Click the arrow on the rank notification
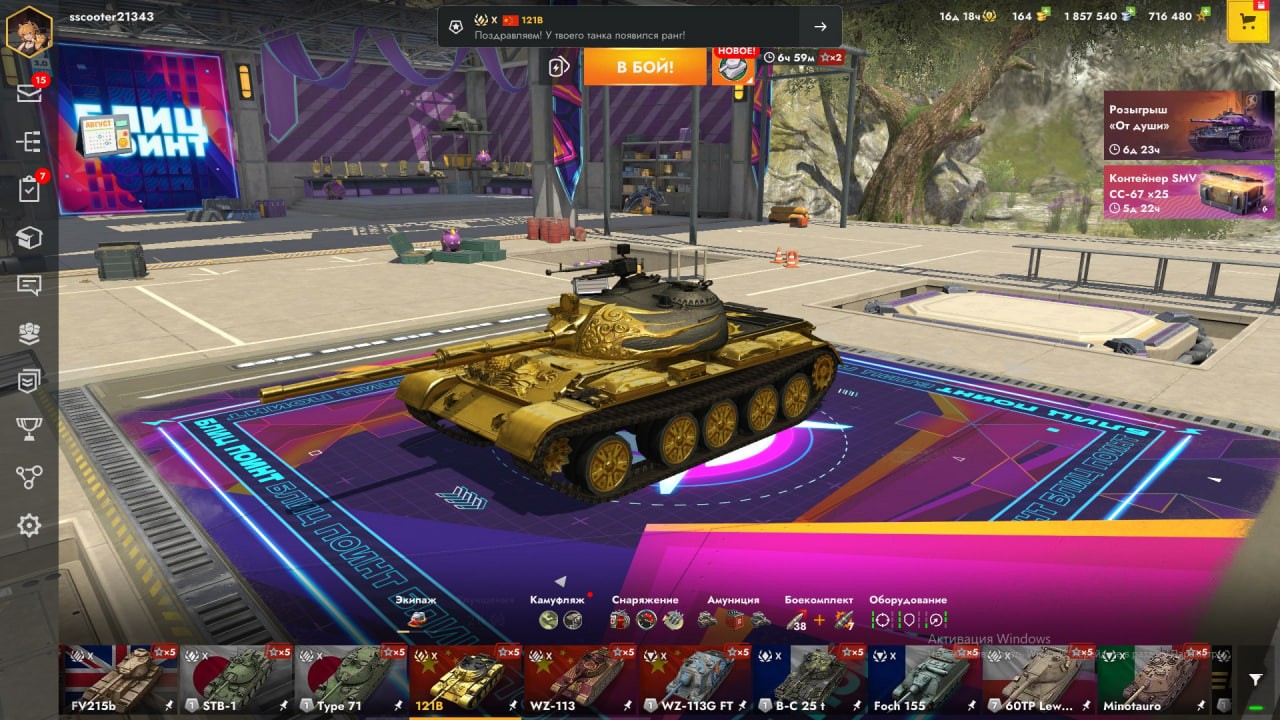This screenshot has width=1280, height=720. click(820, 27)
